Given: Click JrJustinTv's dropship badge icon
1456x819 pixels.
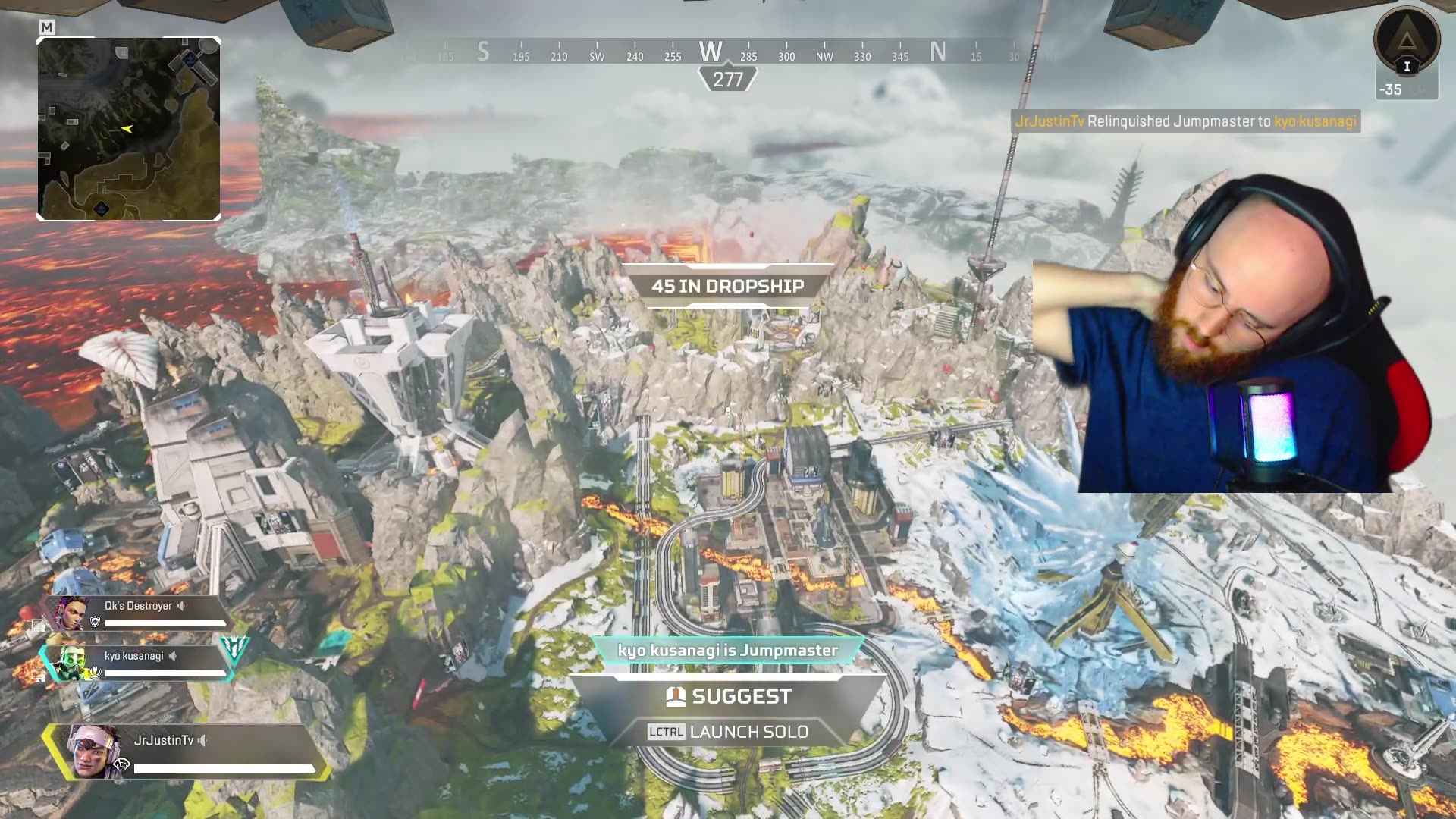Looking at the screenshot, I should tap(121, 764).
